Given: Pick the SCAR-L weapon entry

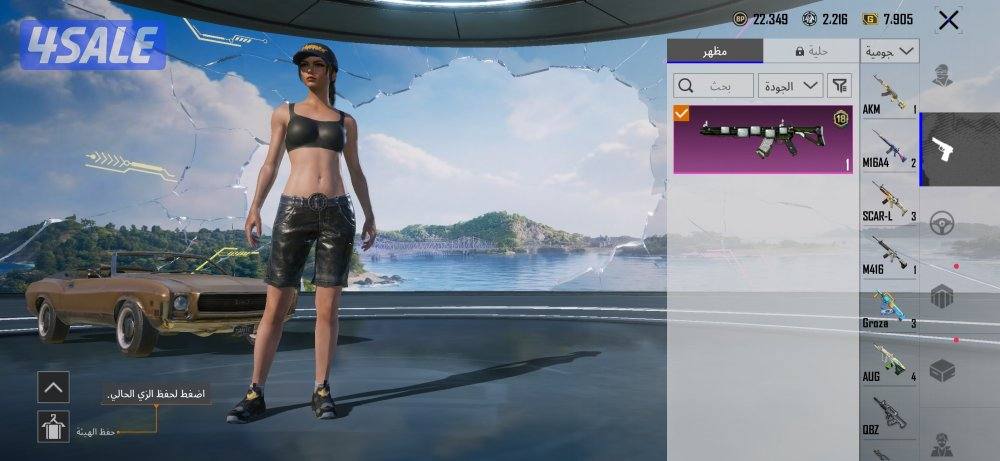Looking at the screenshot, I should (889, 201).
